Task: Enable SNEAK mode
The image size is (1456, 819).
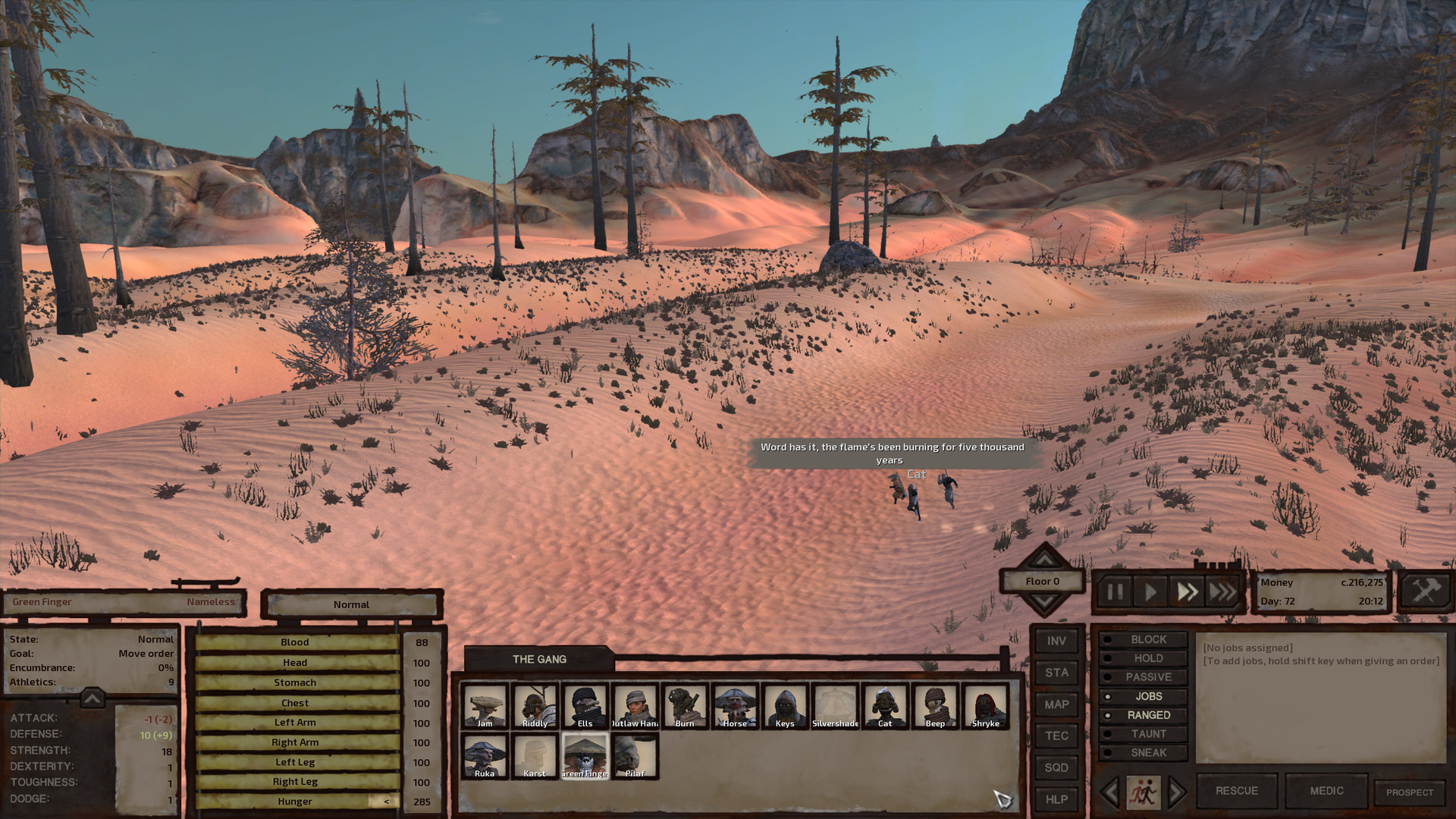Action: (x=1143, y=752)
